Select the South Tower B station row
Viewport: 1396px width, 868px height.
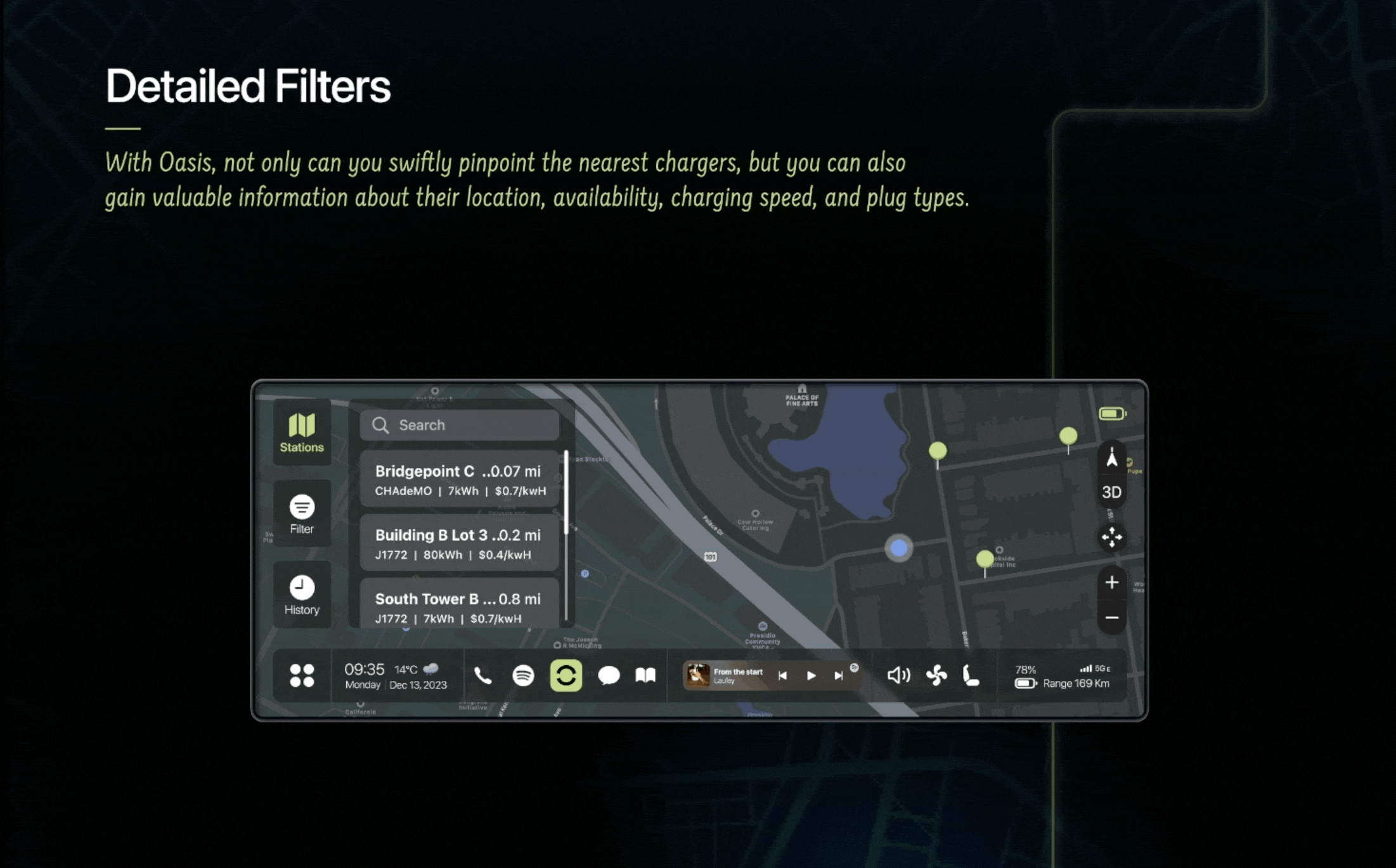click(460, 606)
